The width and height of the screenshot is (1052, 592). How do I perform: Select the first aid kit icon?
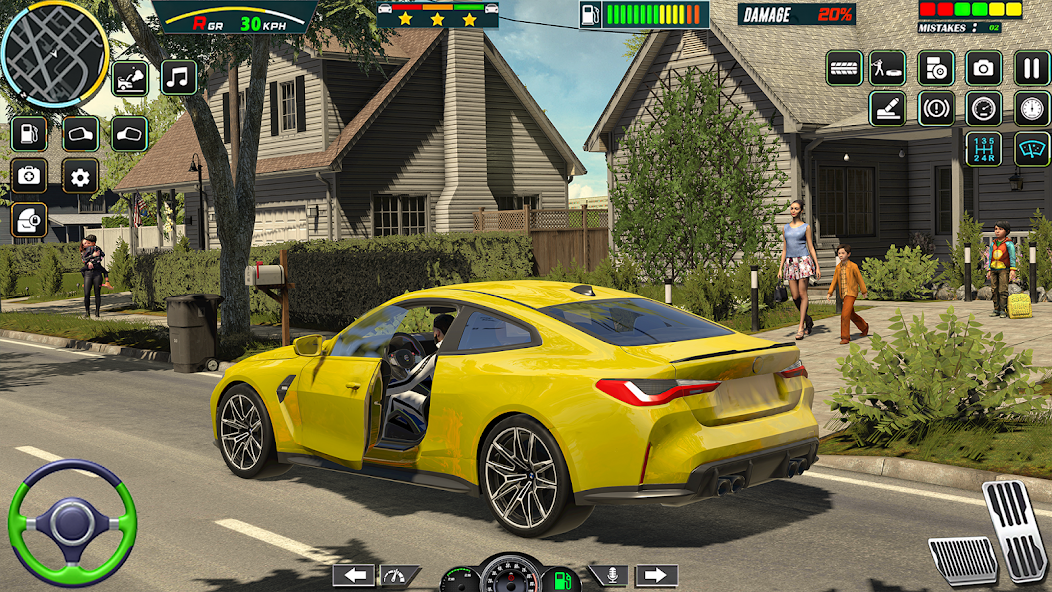29,177
